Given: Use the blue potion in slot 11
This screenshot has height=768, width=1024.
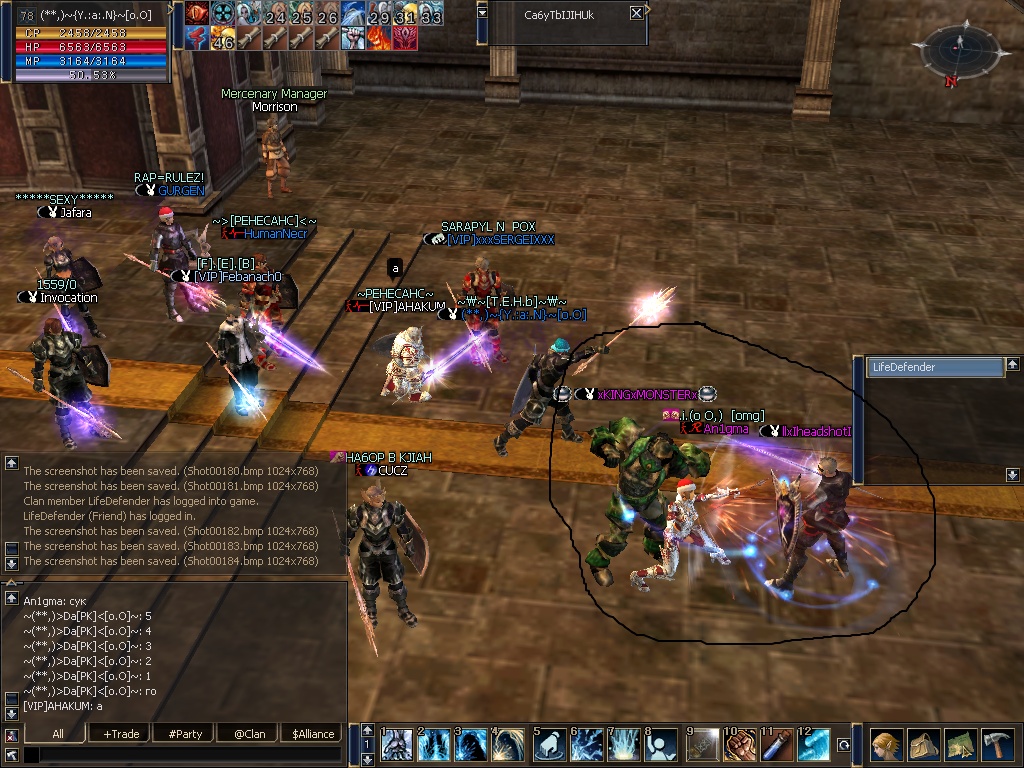Looking at the screenshot, I should (777, 745).
